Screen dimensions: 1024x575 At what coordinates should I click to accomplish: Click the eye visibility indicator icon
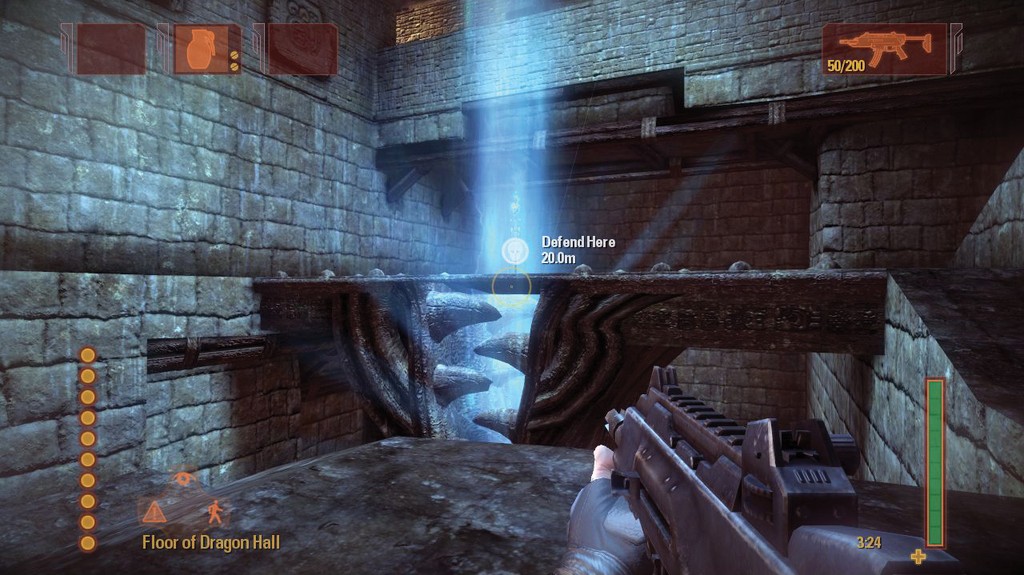pyautogui.click(x=183, y=479)
